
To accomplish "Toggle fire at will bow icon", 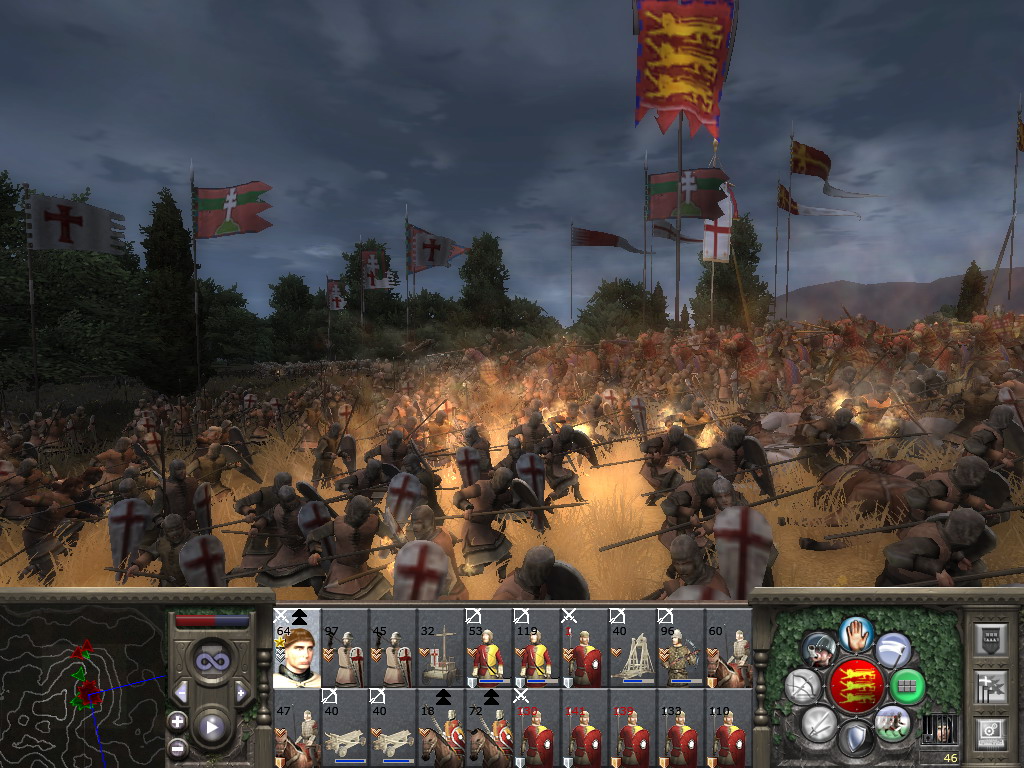I will (x=803, y=687).
